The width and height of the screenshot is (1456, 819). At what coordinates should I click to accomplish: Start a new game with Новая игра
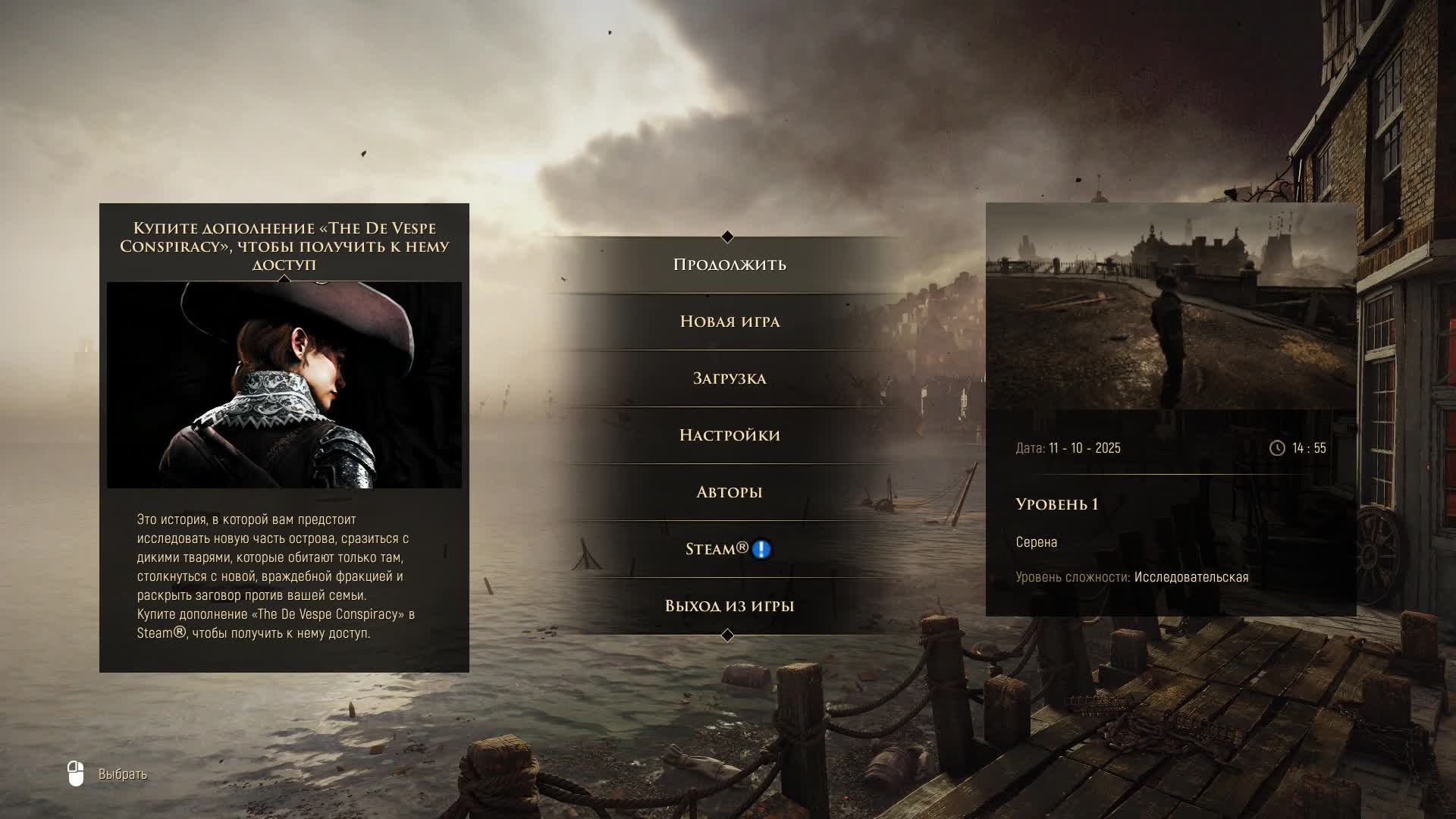tap(729, 322)
